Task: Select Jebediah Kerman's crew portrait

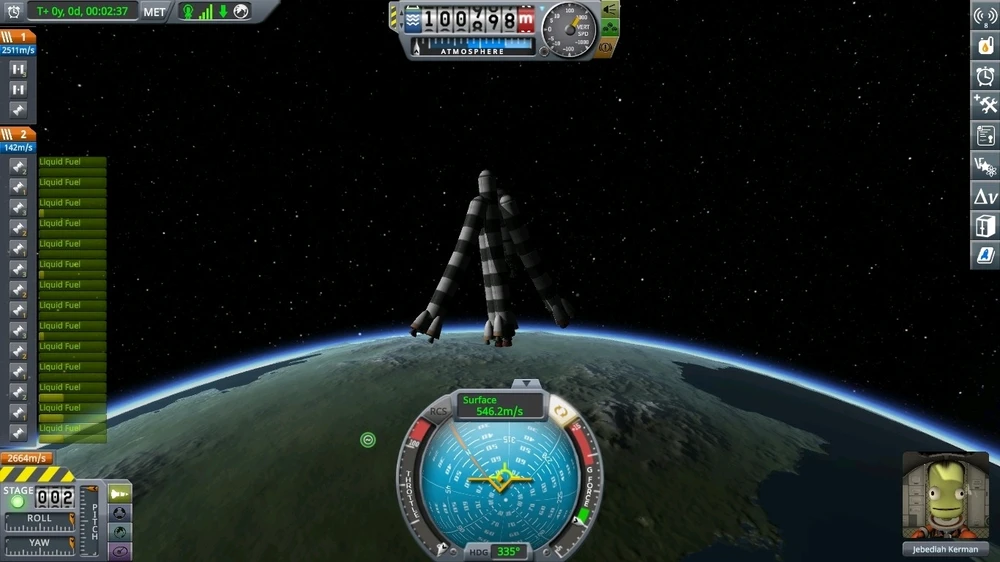Action: pos(945,496)
